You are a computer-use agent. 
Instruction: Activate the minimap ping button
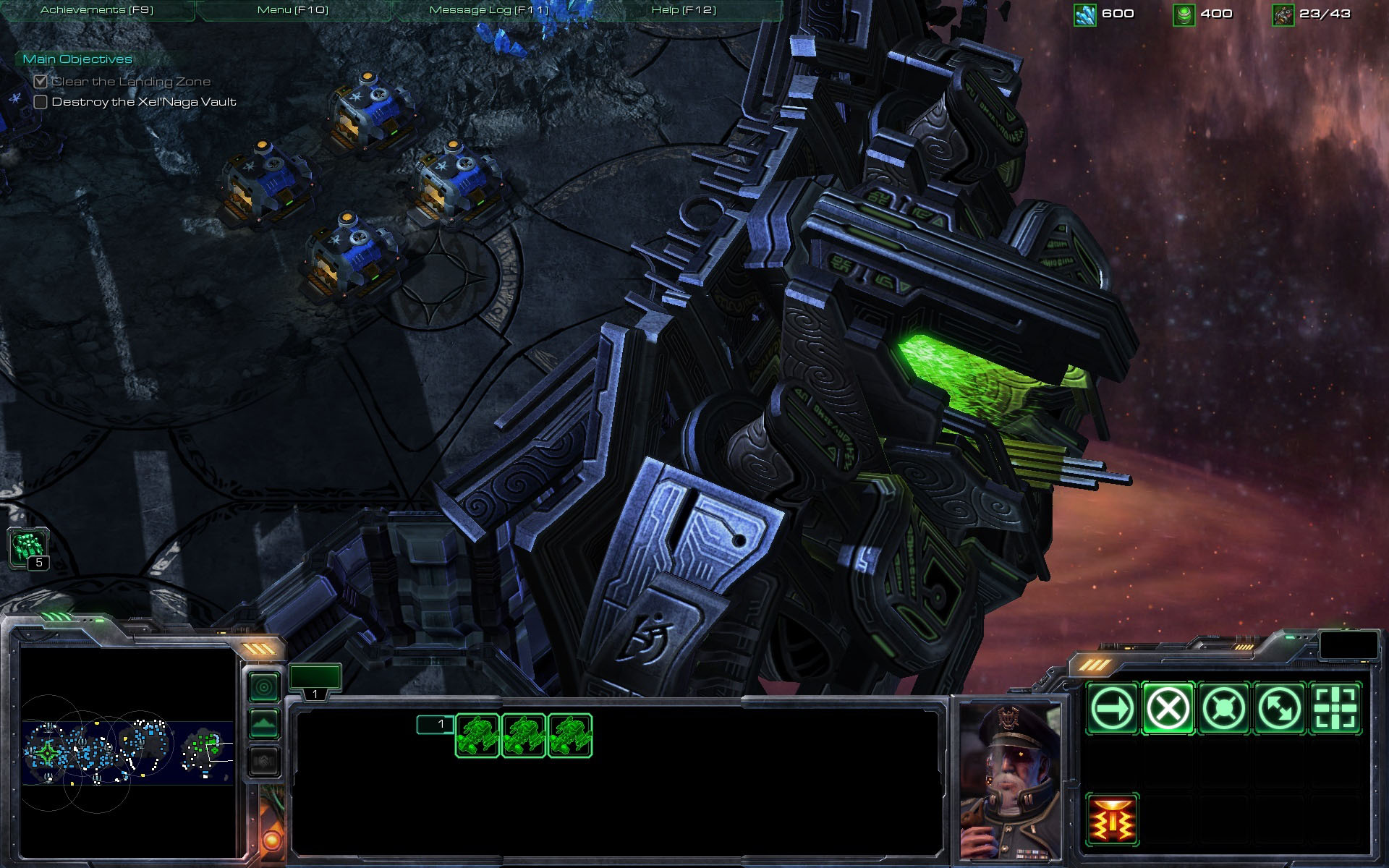pyautogui.click(x=264, y=686)
